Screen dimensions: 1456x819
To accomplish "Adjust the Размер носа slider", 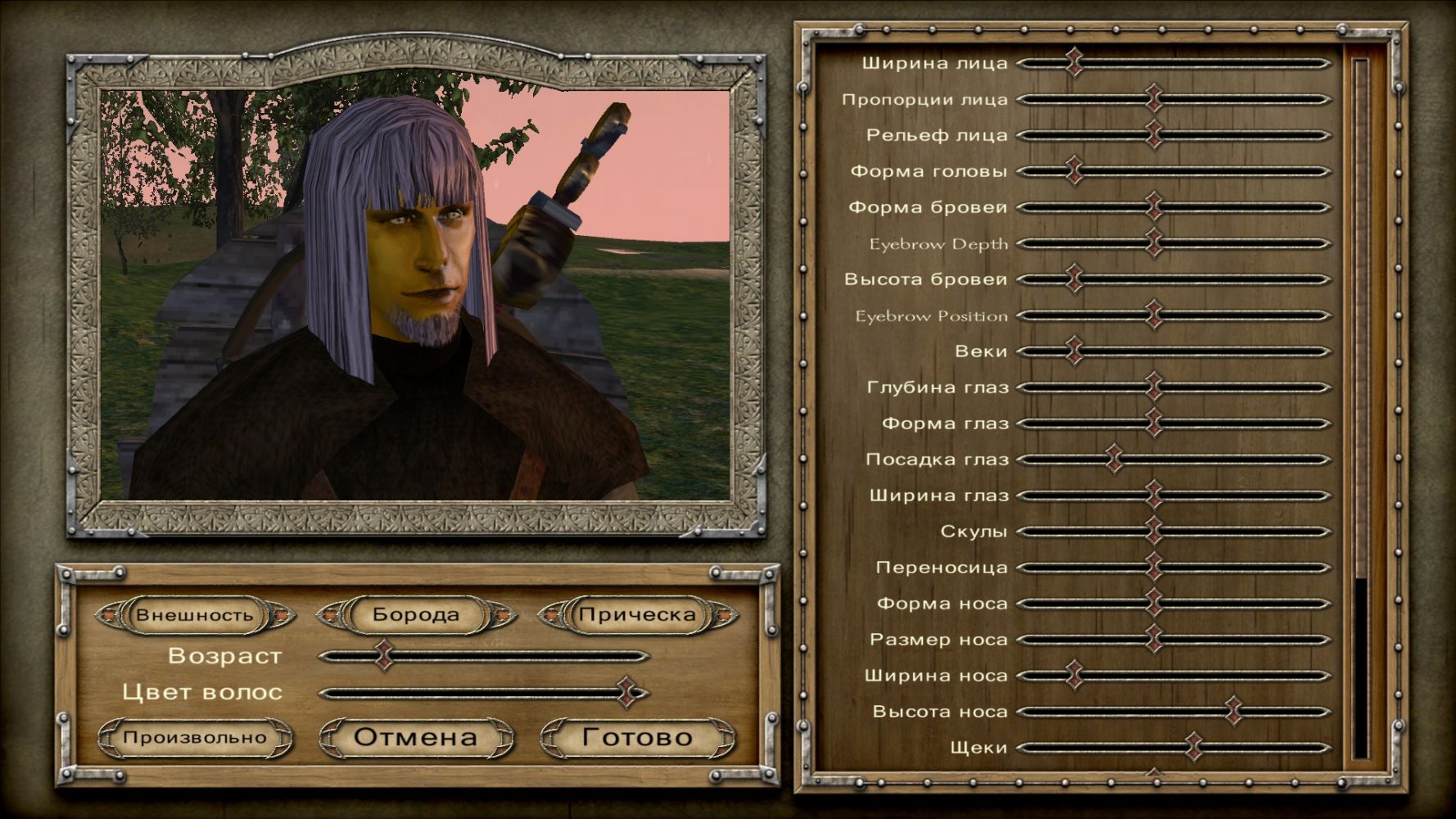I will [1154, 640].
